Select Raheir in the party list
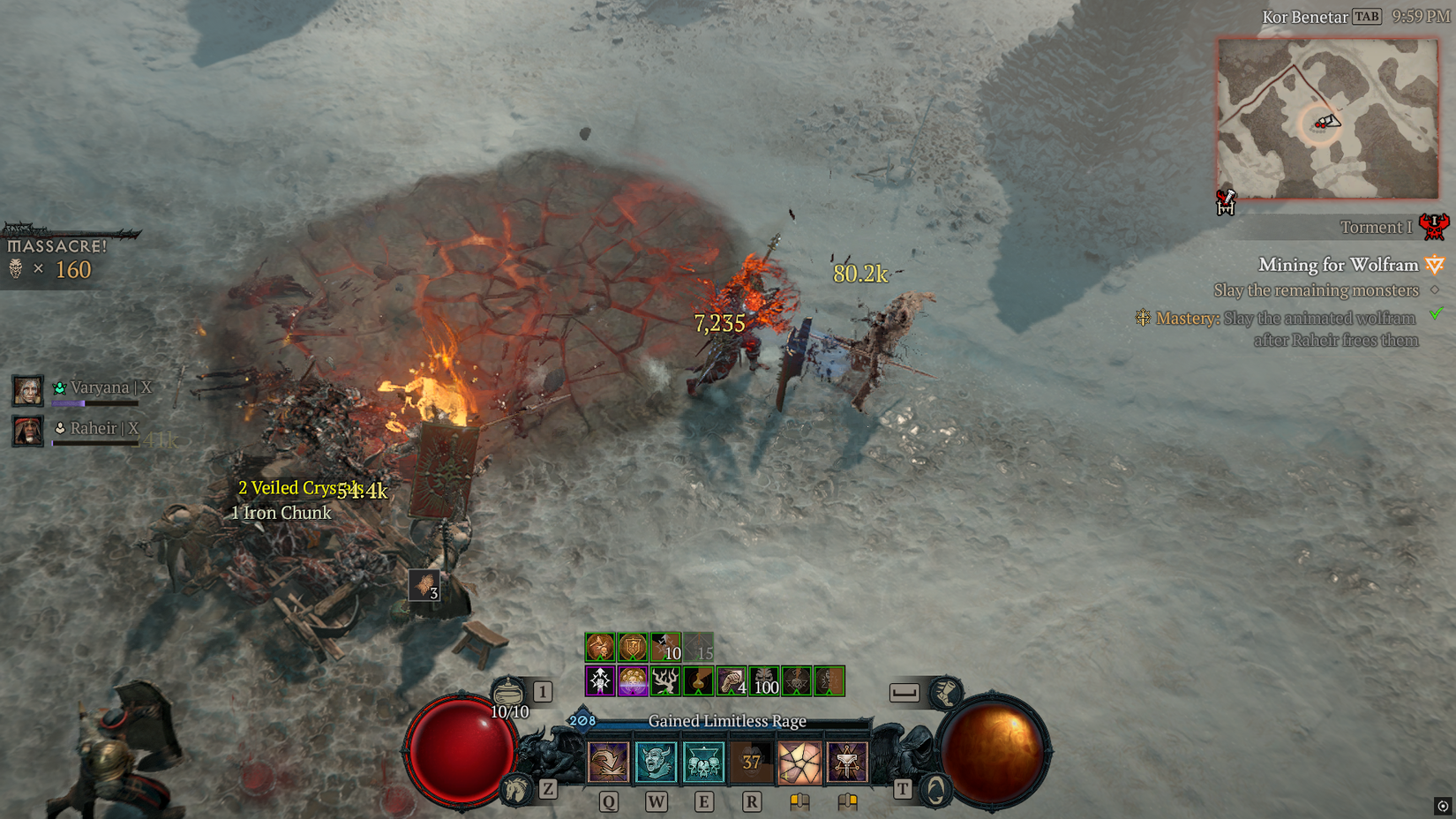 27,430
